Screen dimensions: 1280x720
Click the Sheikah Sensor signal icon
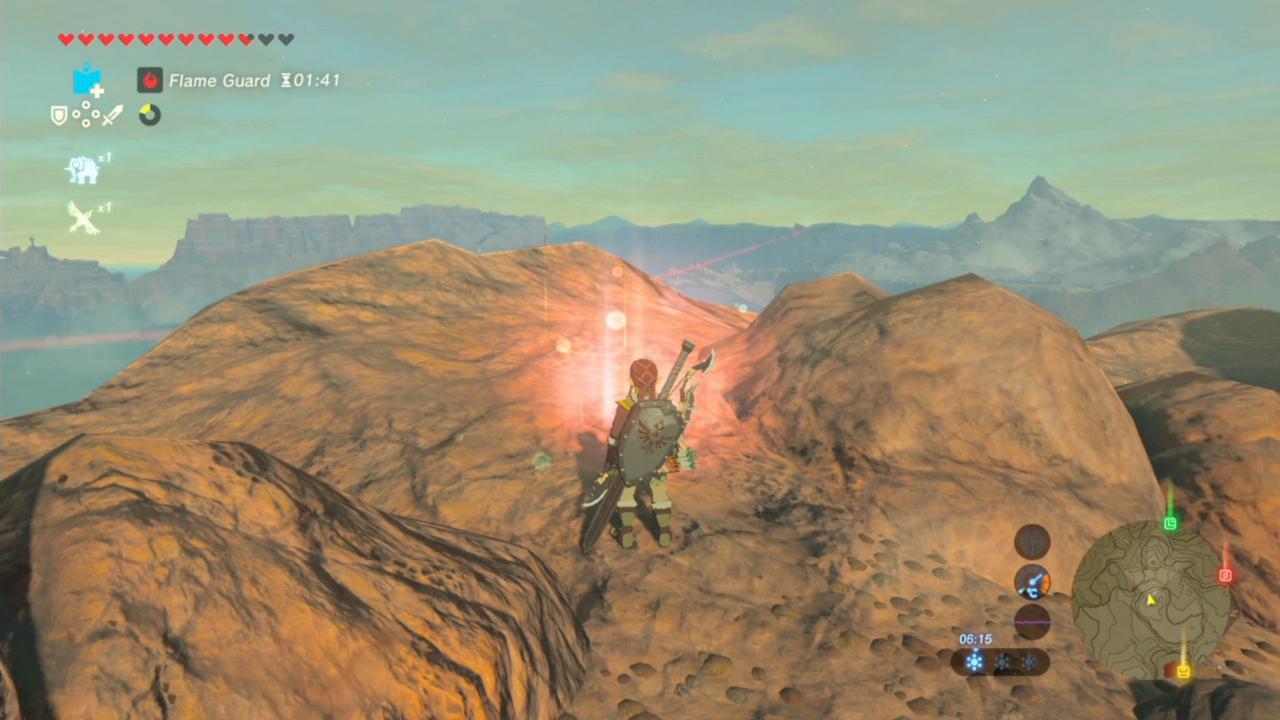point(1032,542)
